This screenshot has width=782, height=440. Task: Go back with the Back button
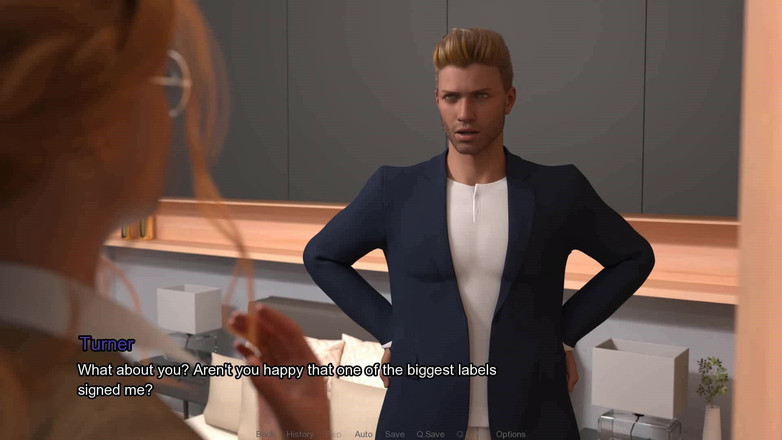(265, 434)
